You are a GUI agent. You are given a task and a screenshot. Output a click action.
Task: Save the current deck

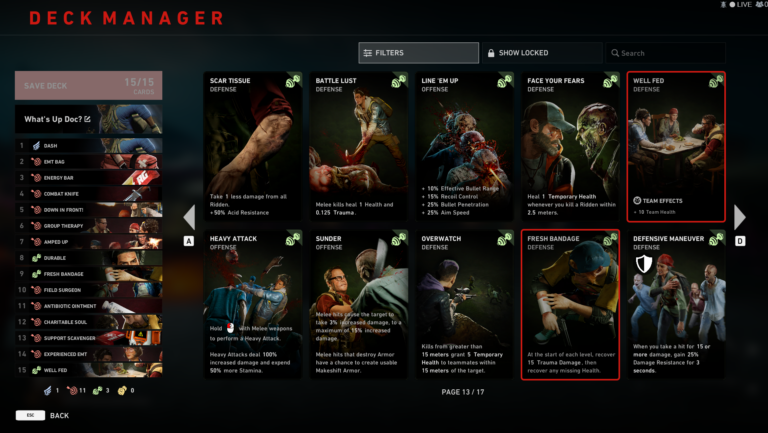tap(88, 85)
